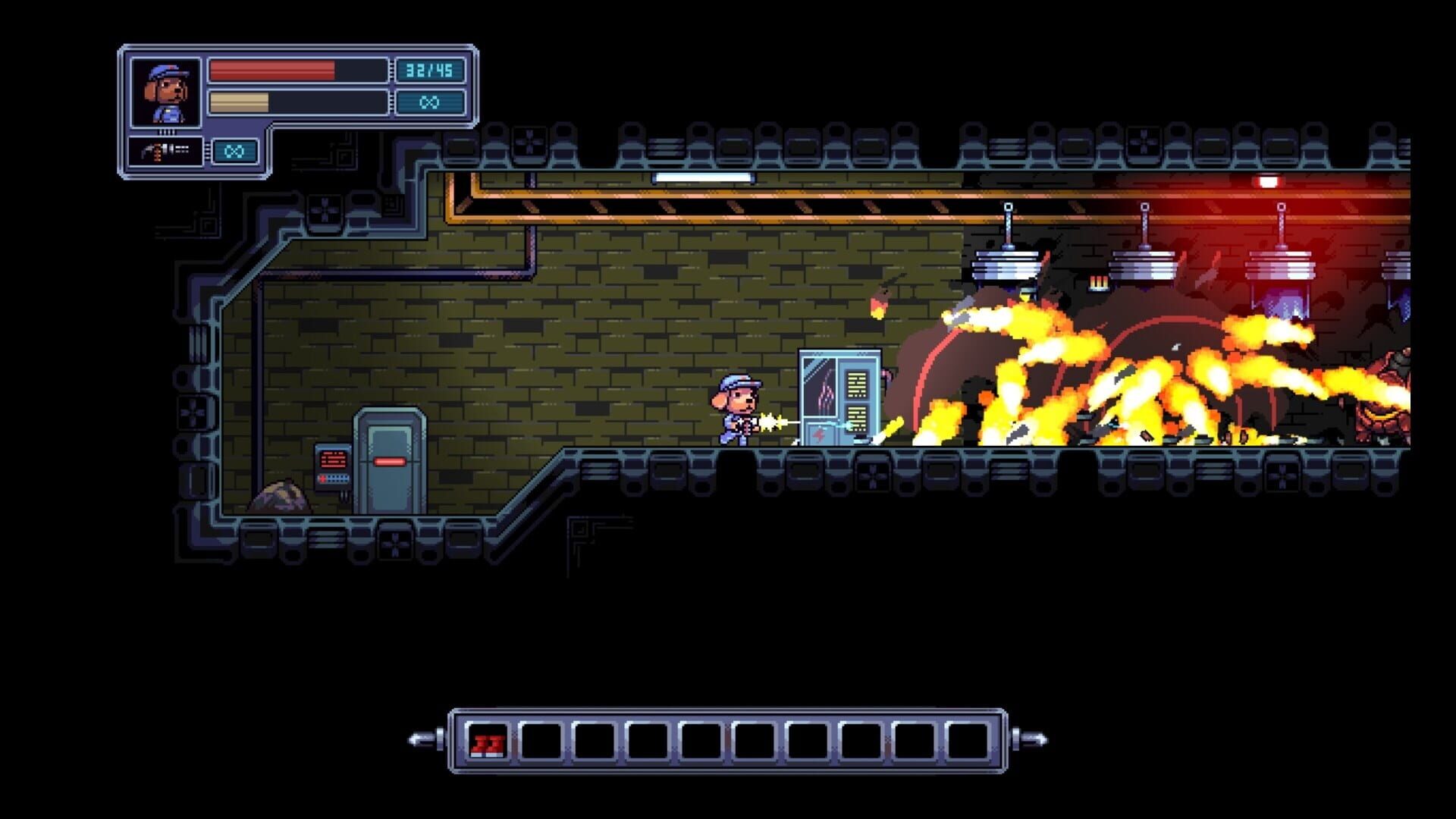Click the character portrait of the dog soldier
1456x819 pixels.
tap(167, 93)
